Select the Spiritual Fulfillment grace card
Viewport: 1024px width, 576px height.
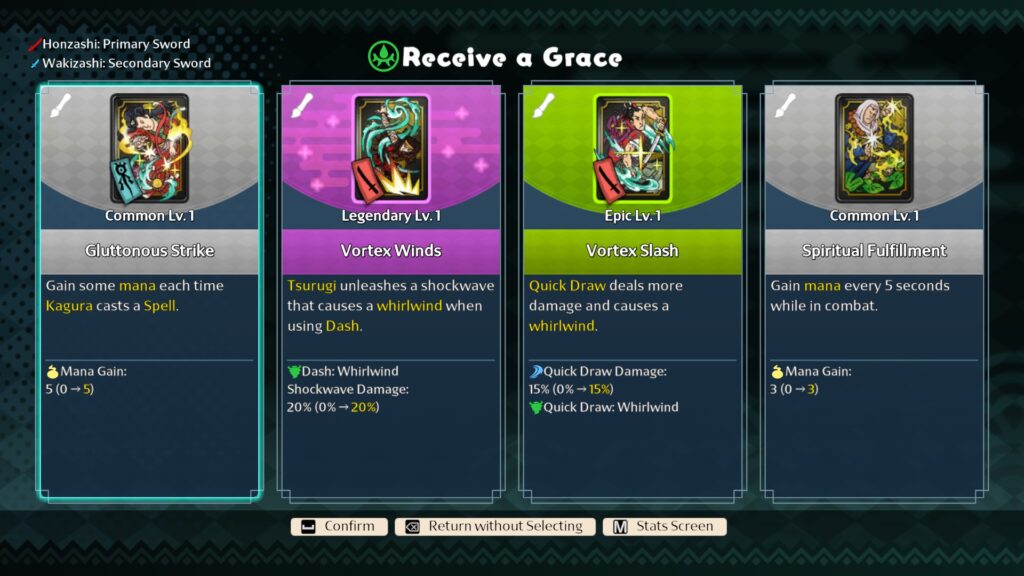(873, 290)
